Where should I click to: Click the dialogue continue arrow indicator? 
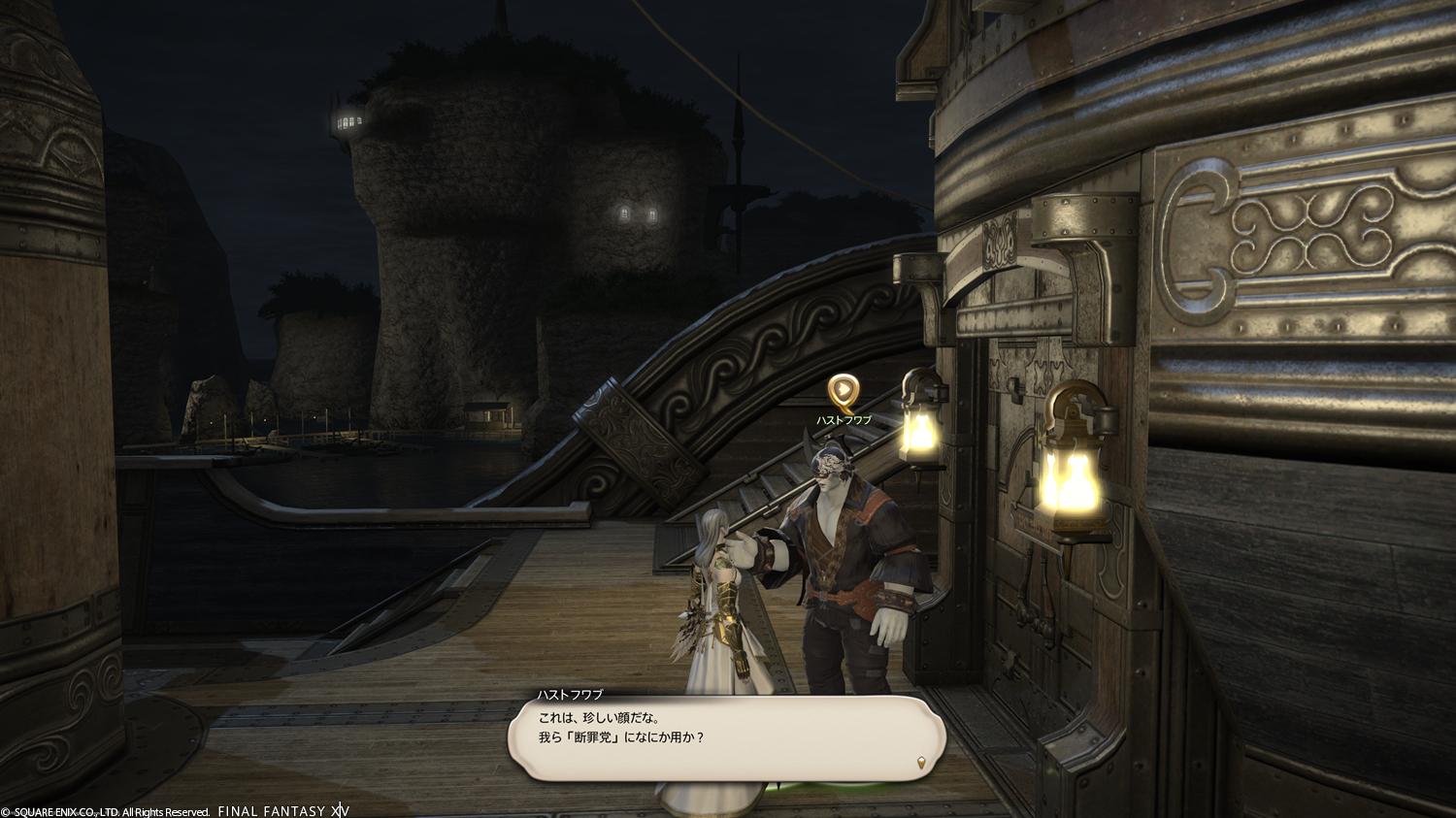pos(921,763)
